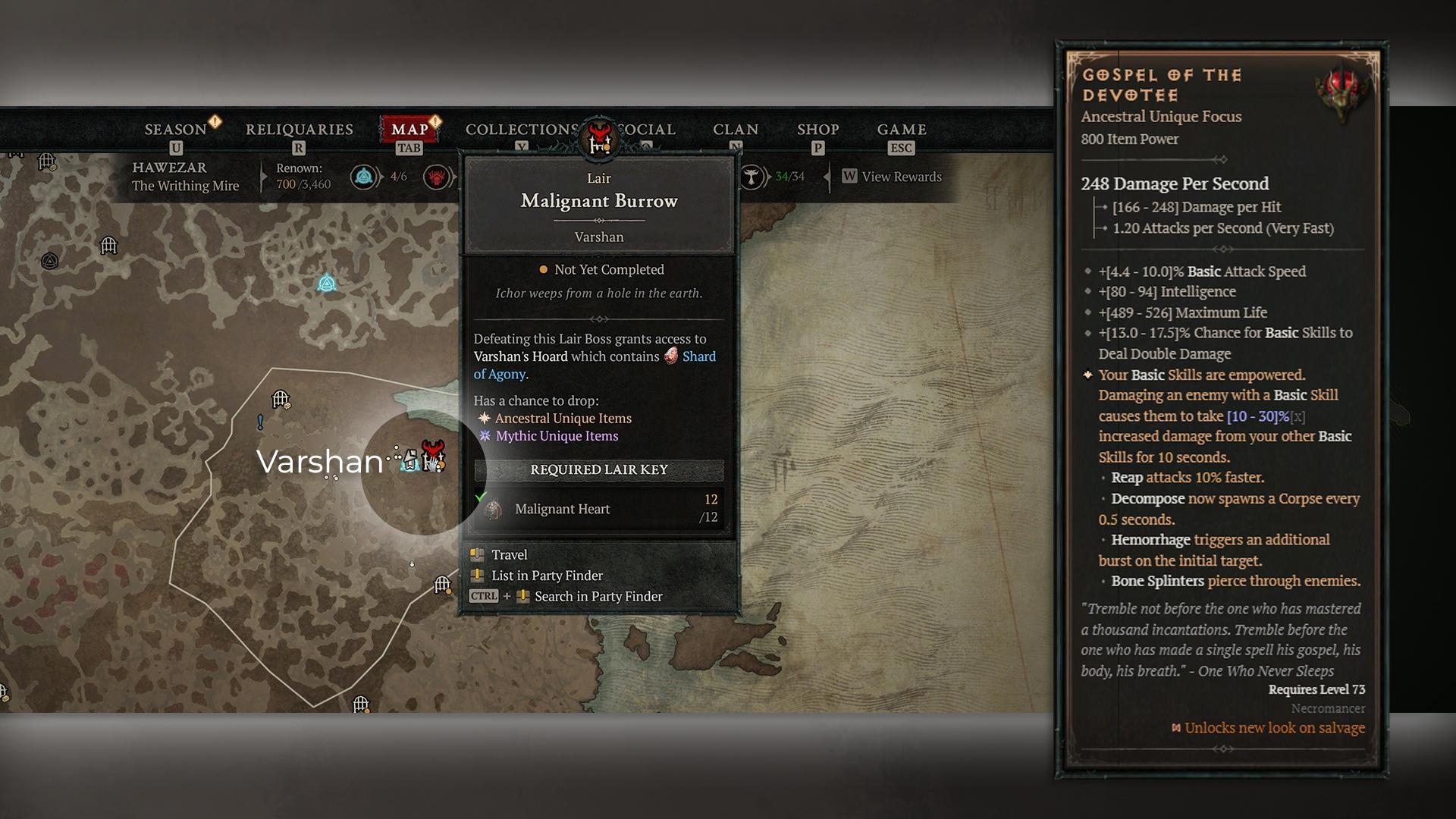Click the exclamation quest marker on the map
This screenshot has width=1456, height=819.
[x=259, y=420]
